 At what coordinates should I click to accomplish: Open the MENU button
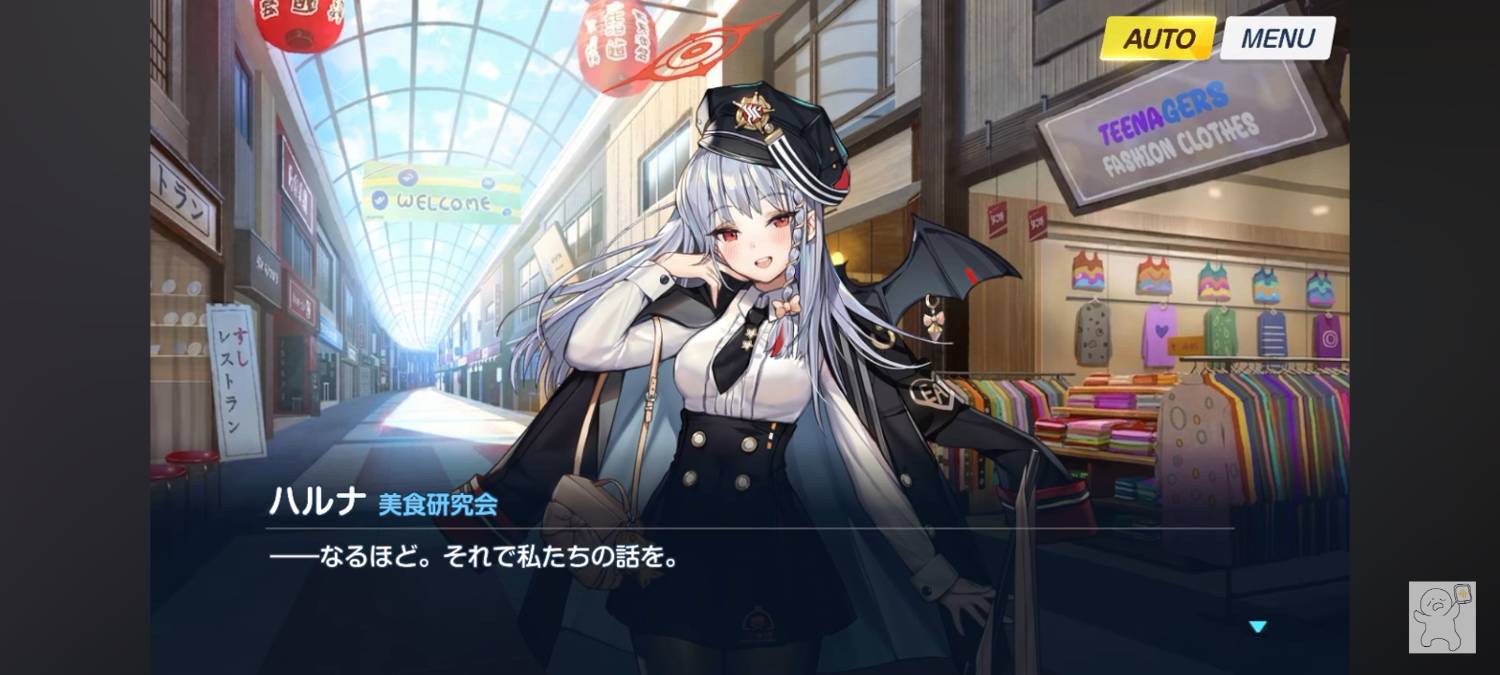[x=1277, y=39]
